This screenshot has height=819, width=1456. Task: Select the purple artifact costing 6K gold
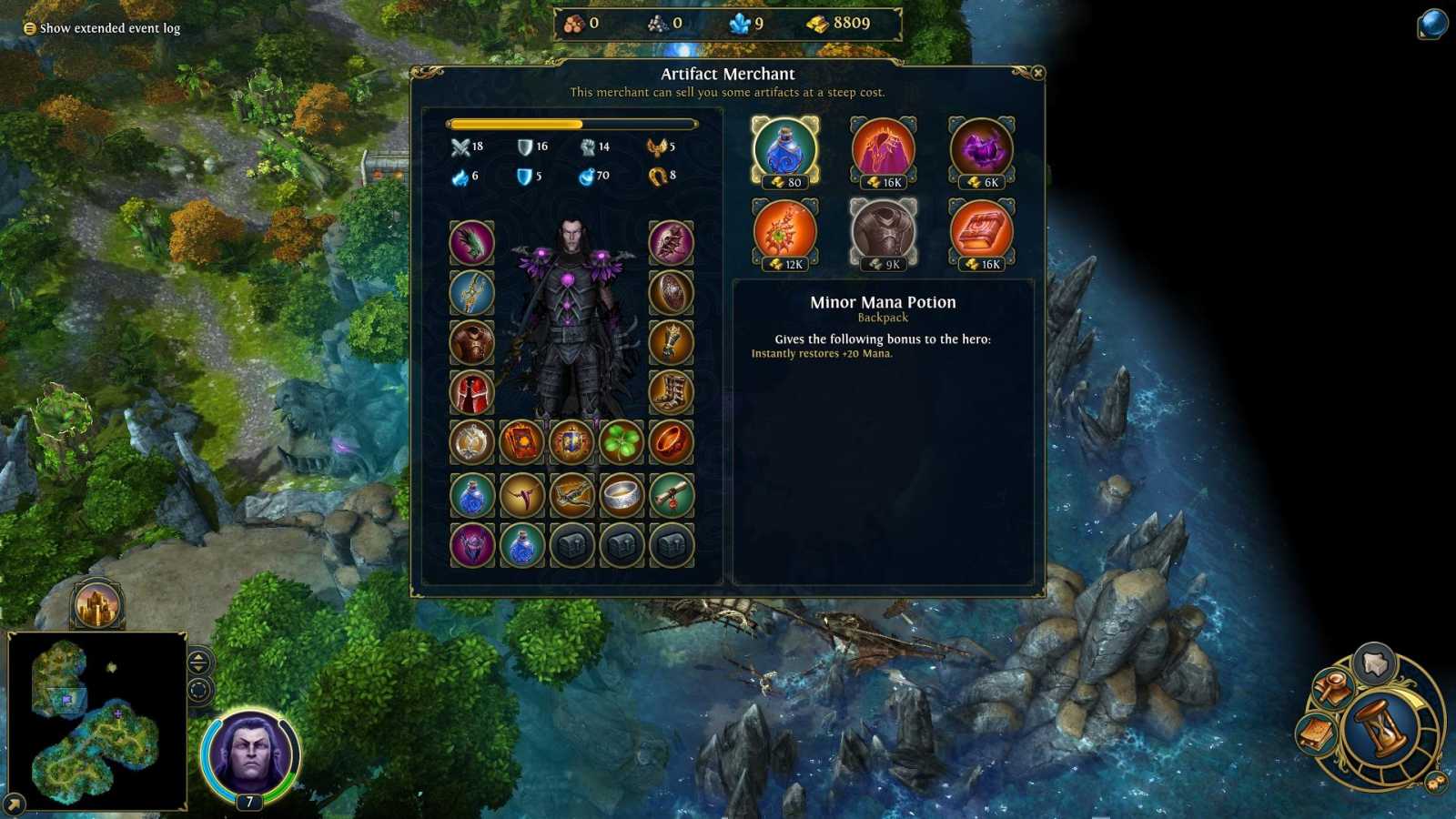coord(981,150)
